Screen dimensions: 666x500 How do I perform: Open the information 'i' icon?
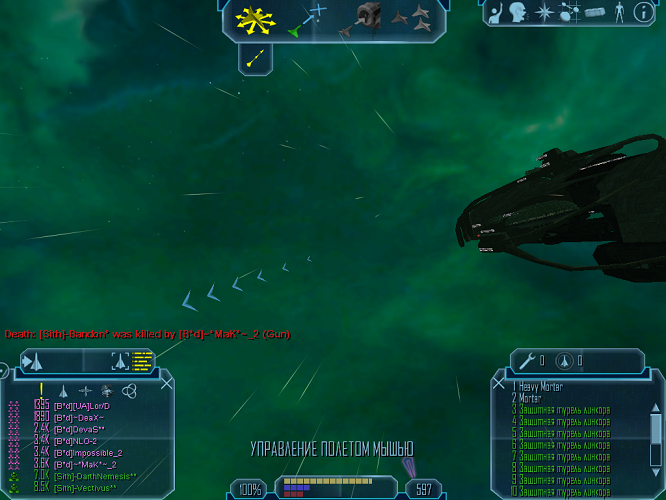(645, 12)
